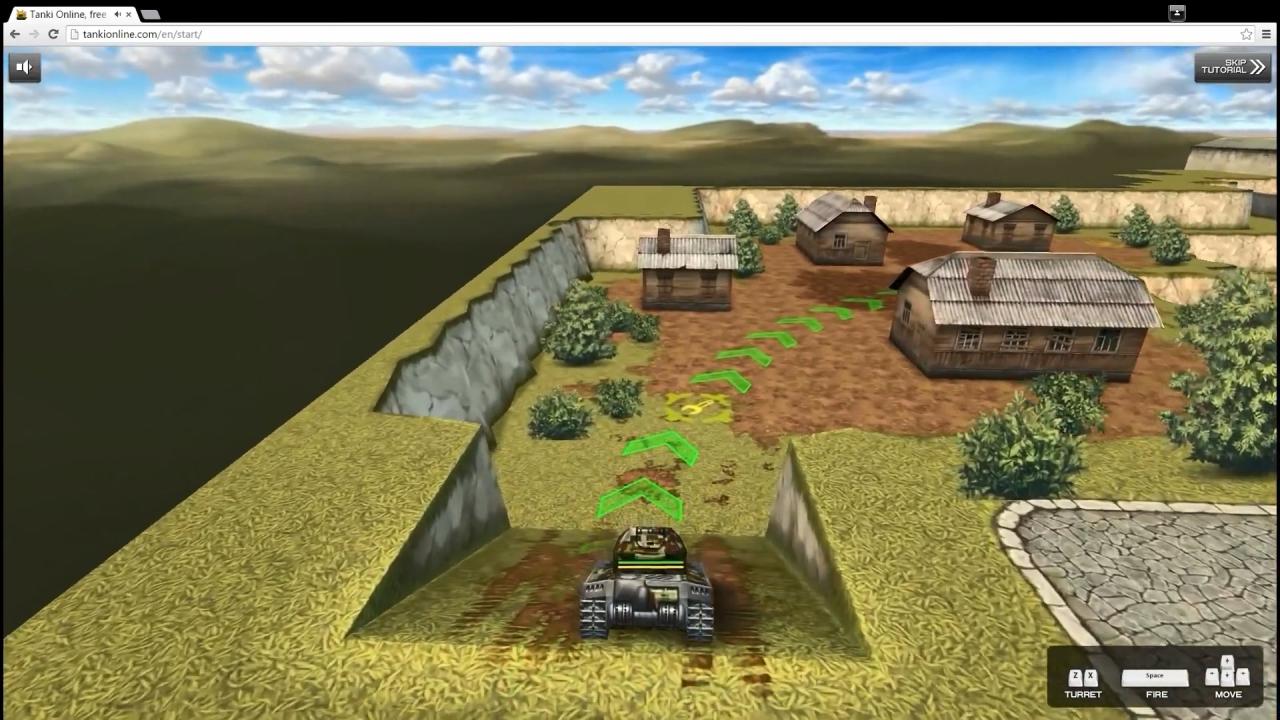Click inside the tankionline.com address bar
Screen dimensions: 1280x720
pos(200,34)
